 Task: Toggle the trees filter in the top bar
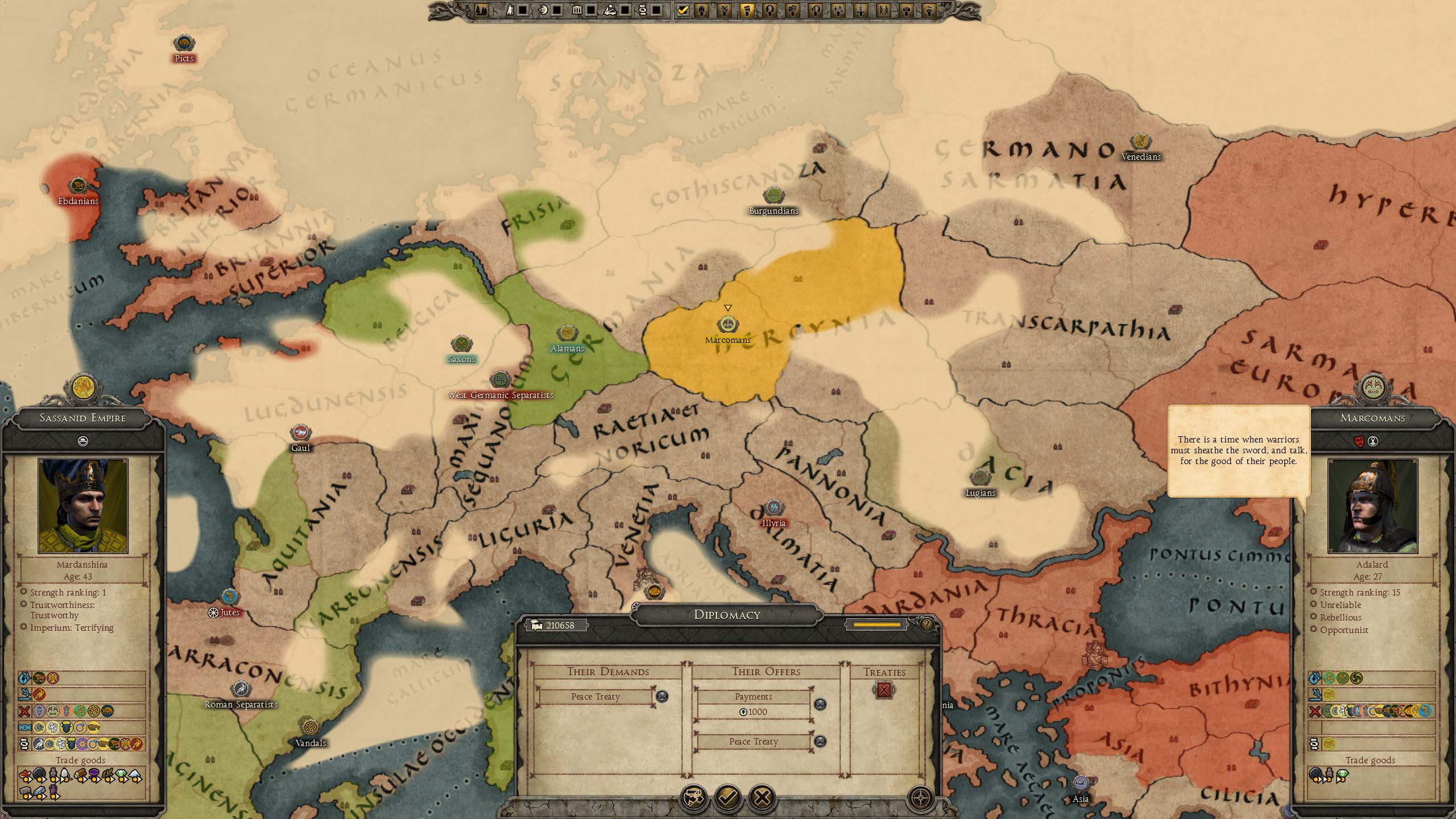(x=481, y=10)
